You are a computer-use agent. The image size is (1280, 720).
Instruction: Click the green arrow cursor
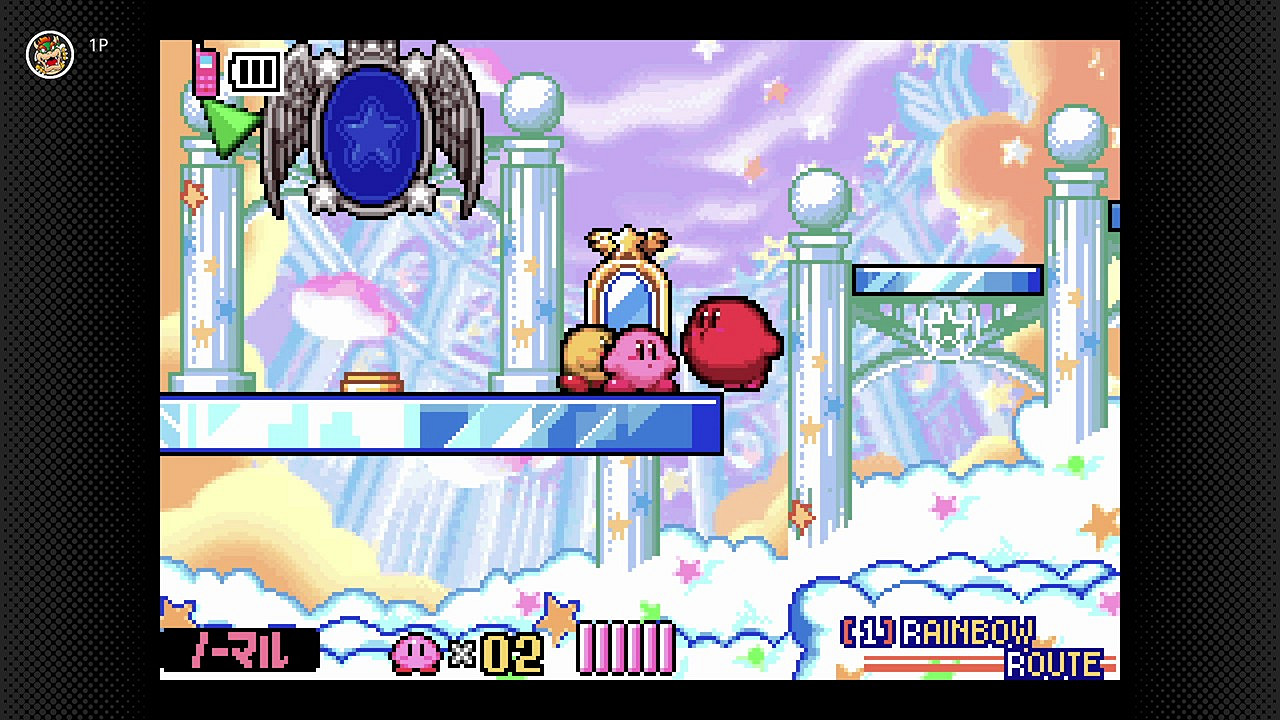(228, 122)
